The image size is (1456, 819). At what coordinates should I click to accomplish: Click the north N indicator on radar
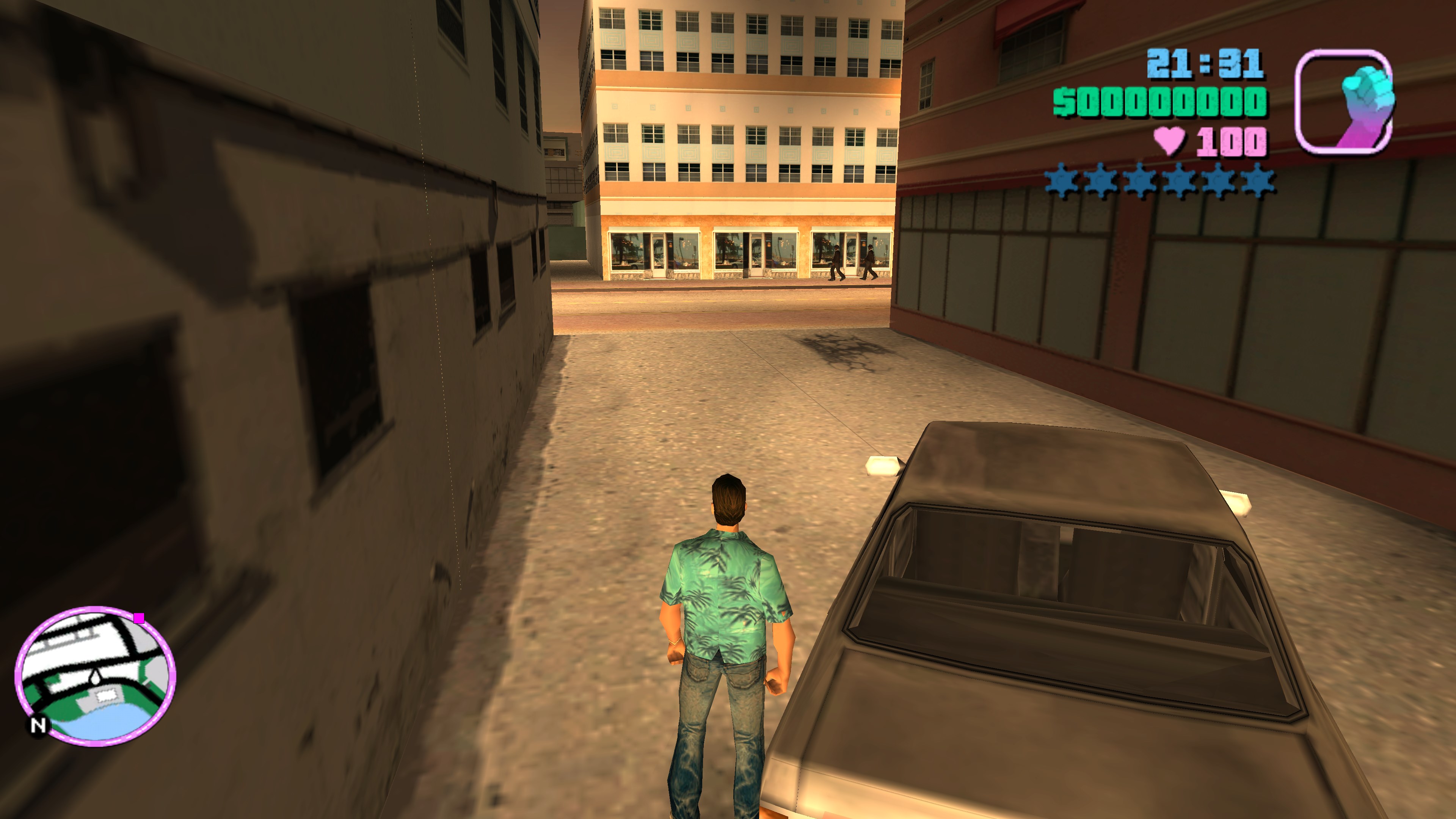[x=38, y=725]
